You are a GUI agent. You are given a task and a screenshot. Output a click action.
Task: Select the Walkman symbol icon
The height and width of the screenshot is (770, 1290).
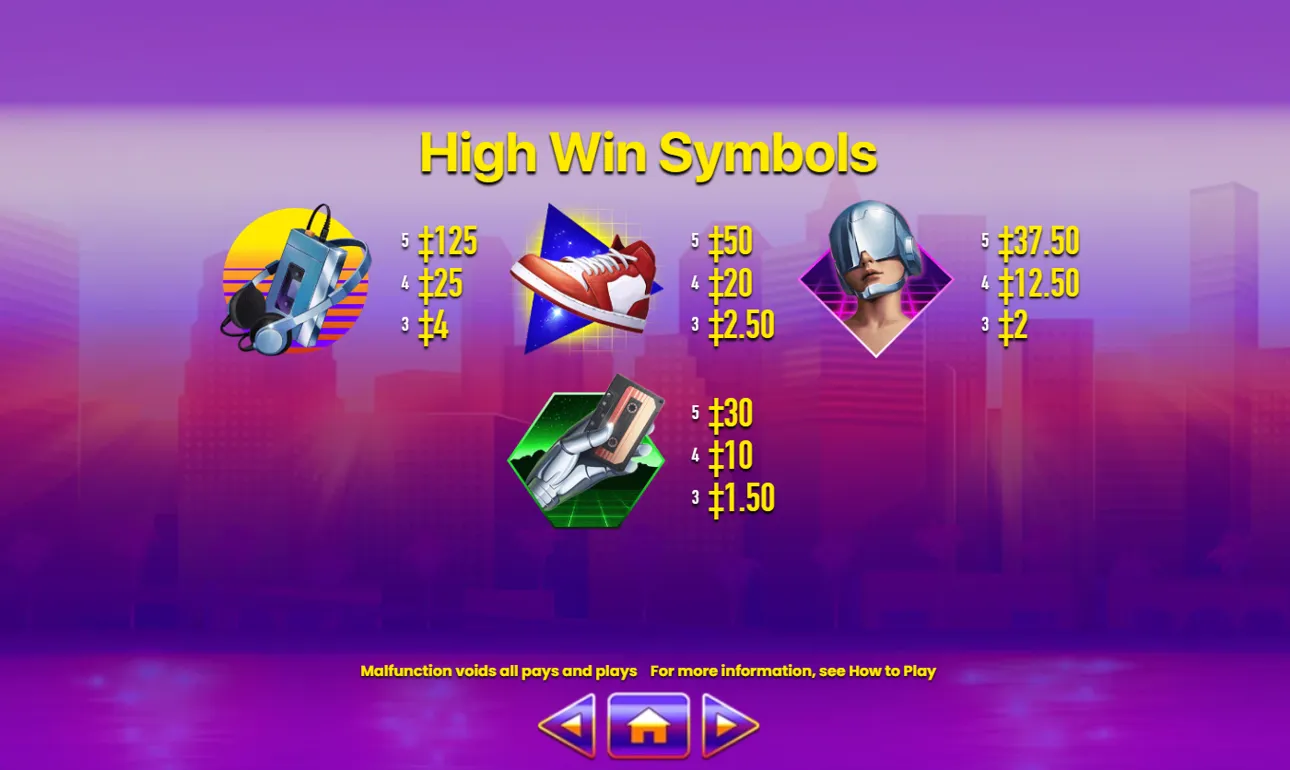point(295,280)
